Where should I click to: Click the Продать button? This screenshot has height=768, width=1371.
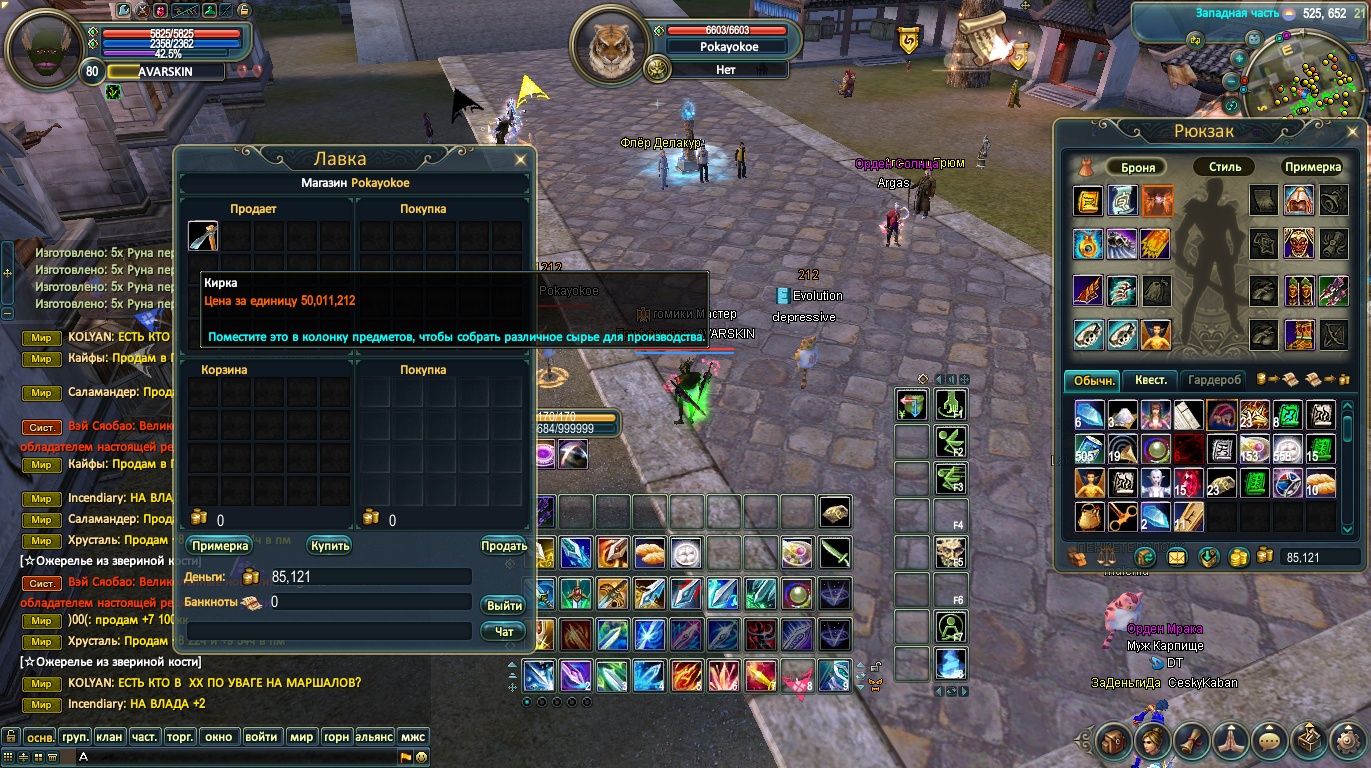pos(504,546)
